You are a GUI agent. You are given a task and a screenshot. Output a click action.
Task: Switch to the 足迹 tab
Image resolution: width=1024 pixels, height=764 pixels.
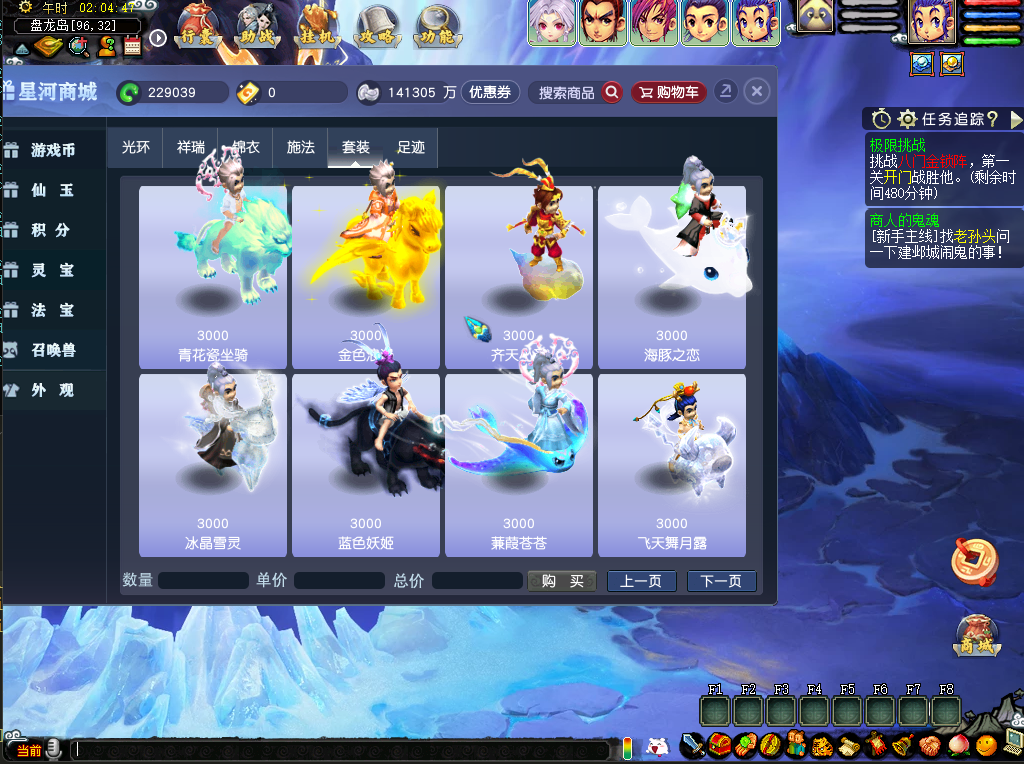pos(411,147)
